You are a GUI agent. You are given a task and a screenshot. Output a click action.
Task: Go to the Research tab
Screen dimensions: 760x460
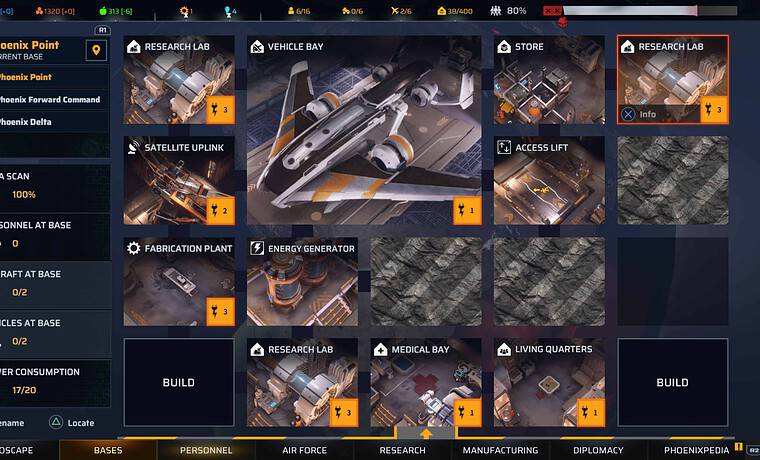[402, 450]
